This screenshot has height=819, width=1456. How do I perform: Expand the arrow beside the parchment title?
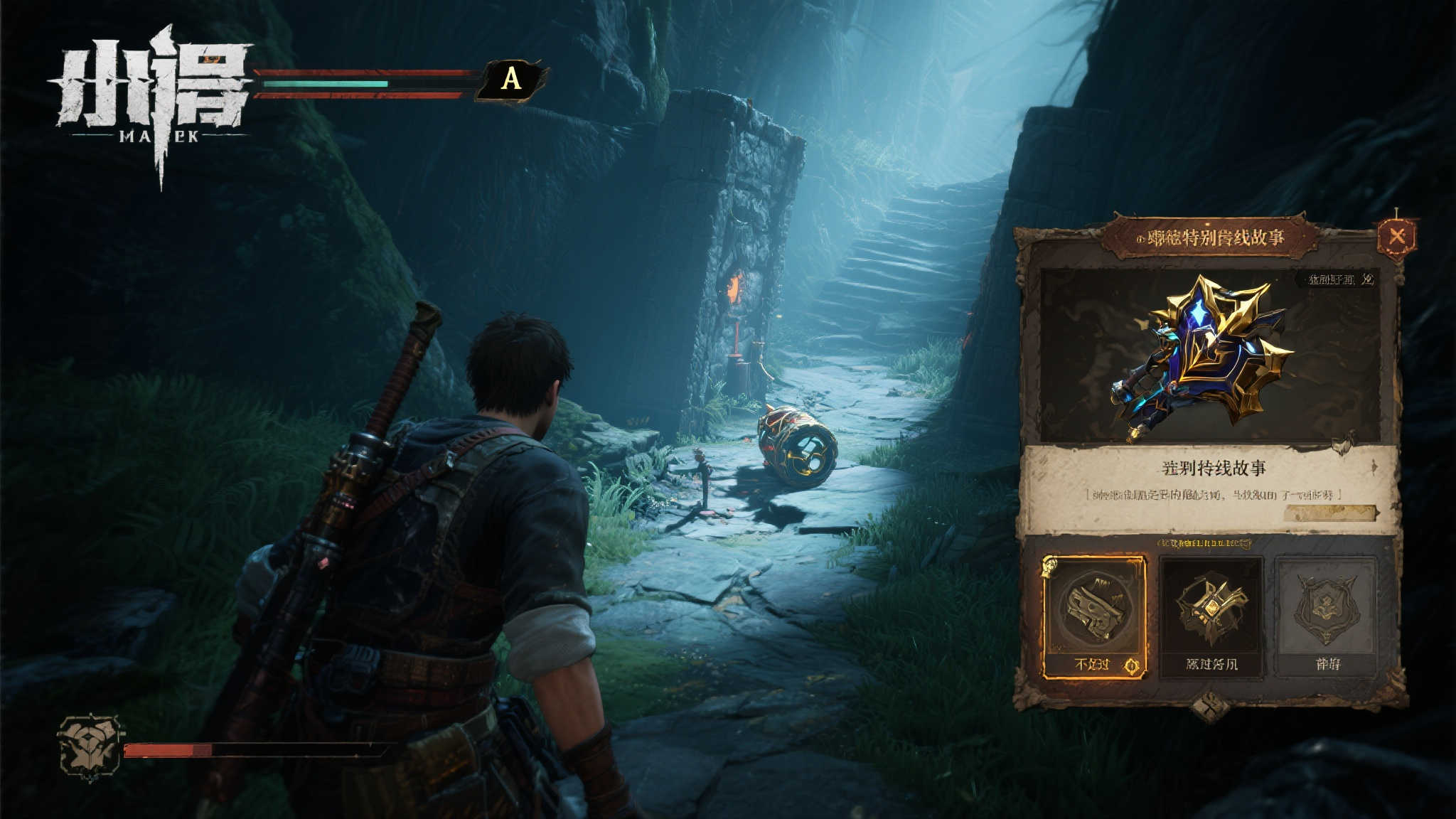[1375, 467]
